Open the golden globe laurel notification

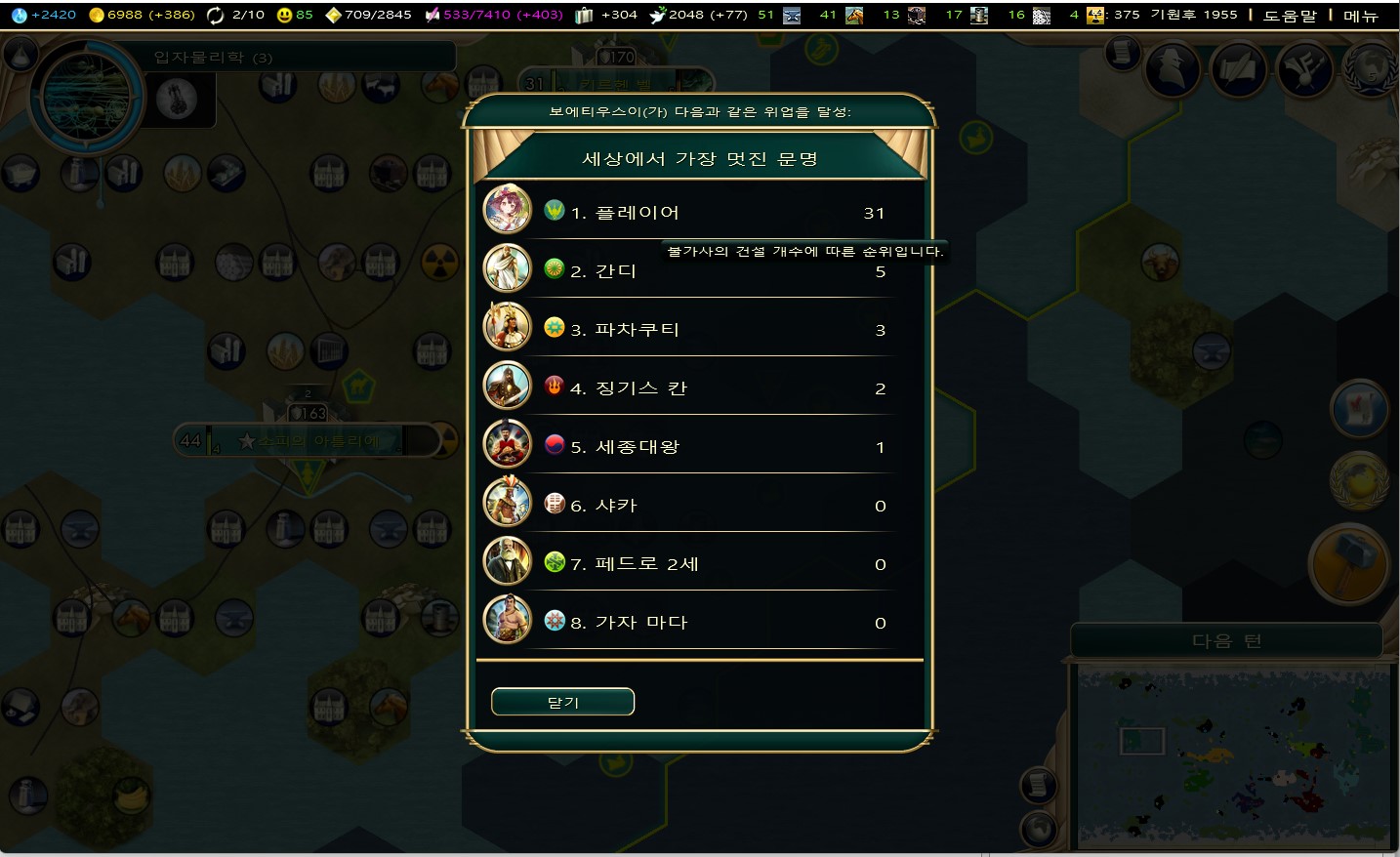(x=1358, y=480)
